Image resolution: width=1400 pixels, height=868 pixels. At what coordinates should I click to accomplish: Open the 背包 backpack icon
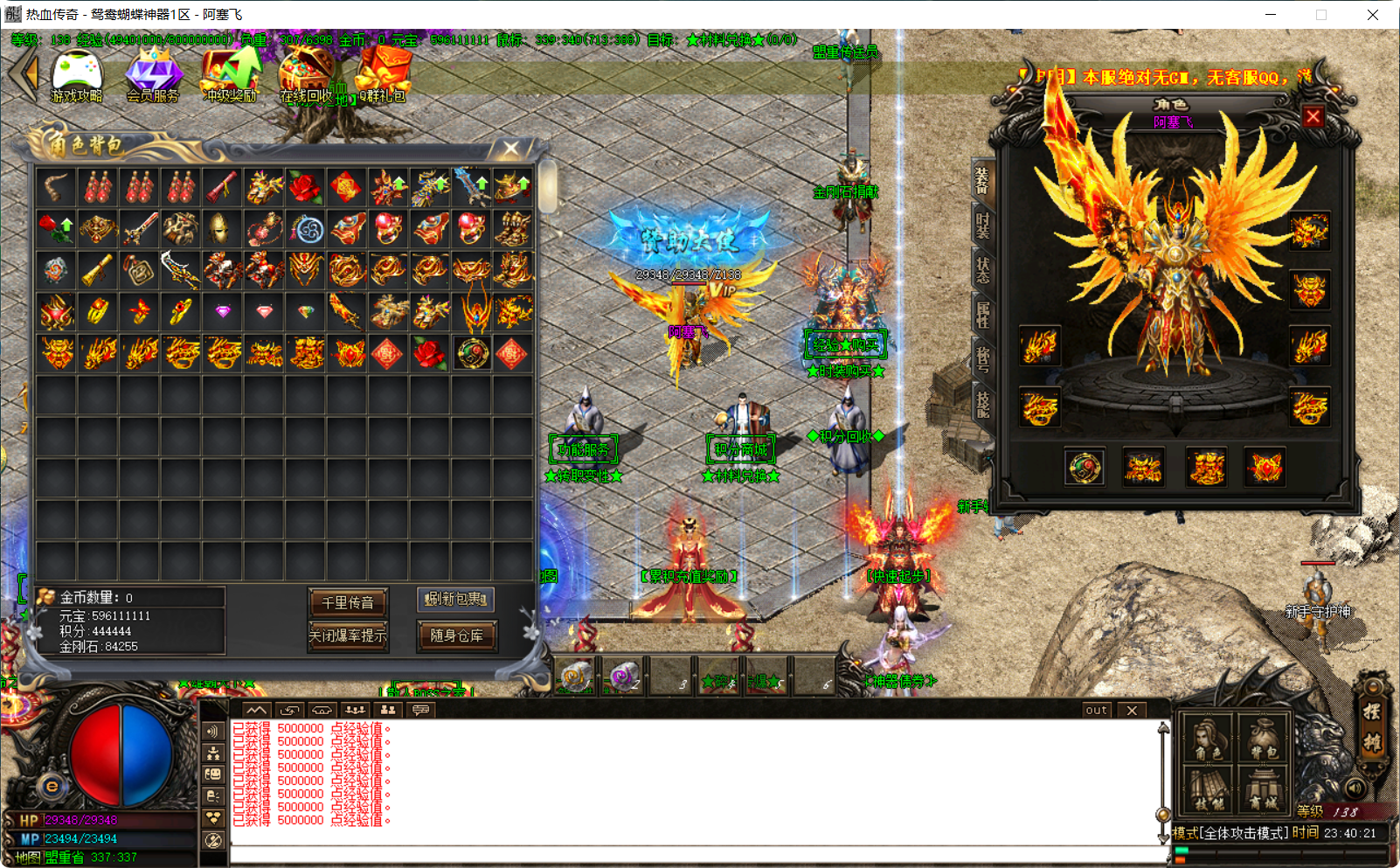(x=1263, y=737)
